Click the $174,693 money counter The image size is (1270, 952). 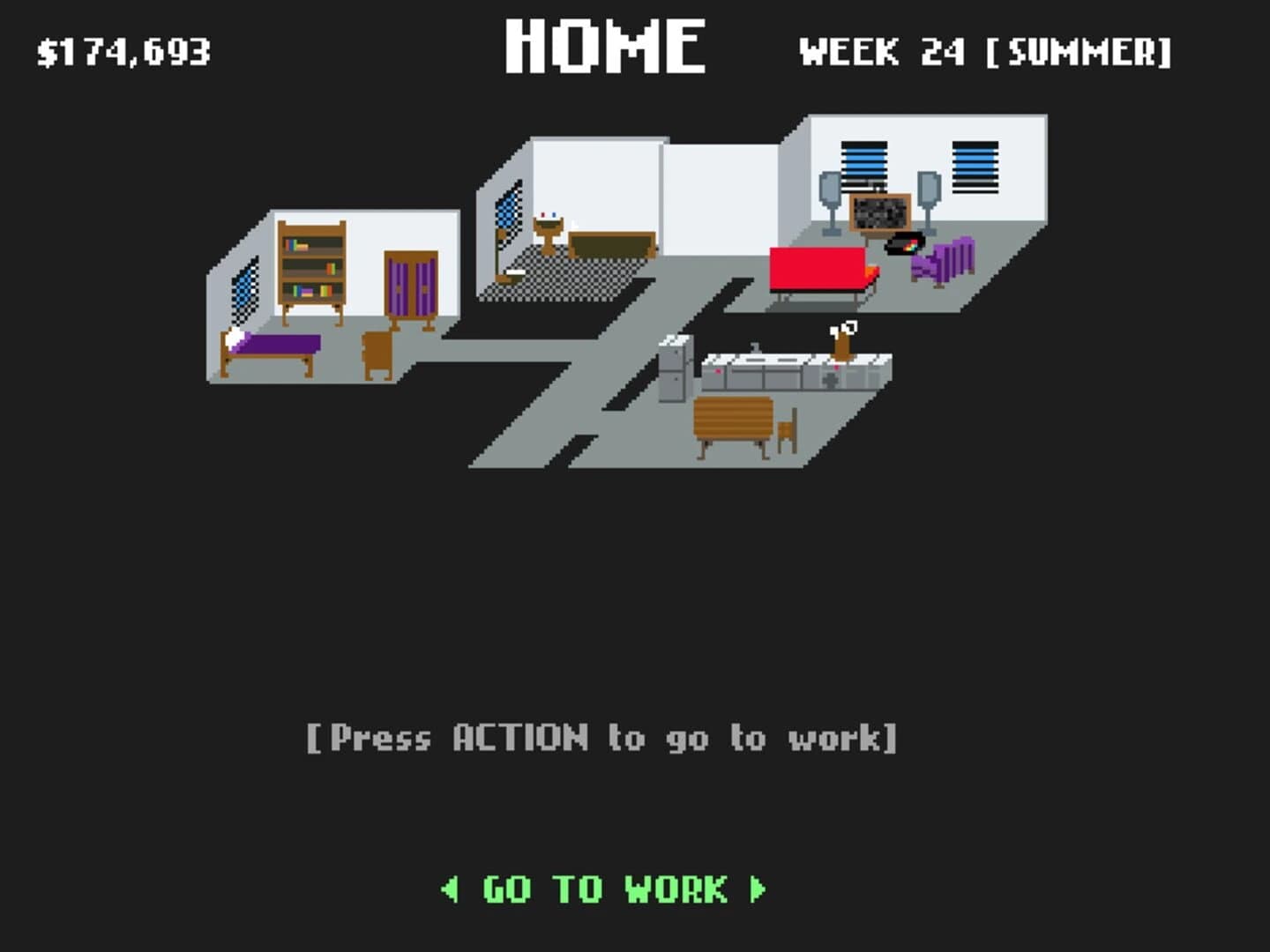click(x=123, y=50)
